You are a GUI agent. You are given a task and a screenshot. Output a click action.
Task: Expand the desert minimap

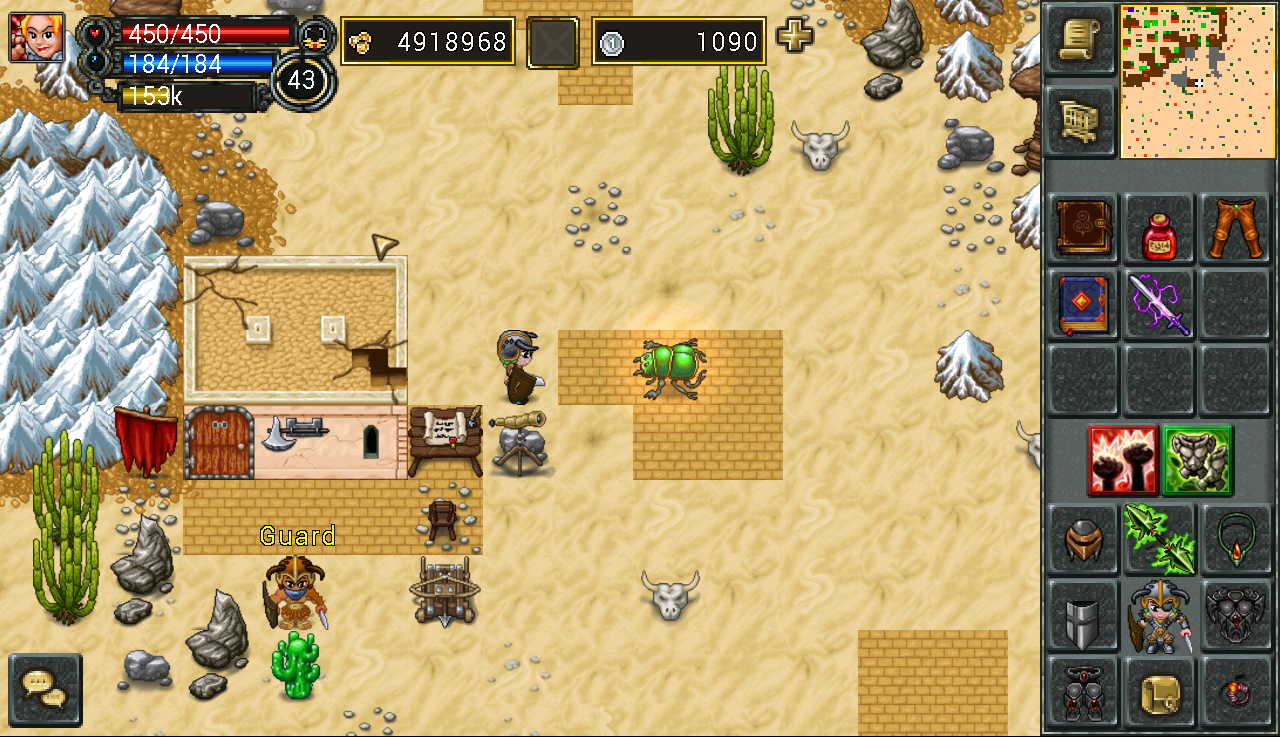pos(1198,81)
